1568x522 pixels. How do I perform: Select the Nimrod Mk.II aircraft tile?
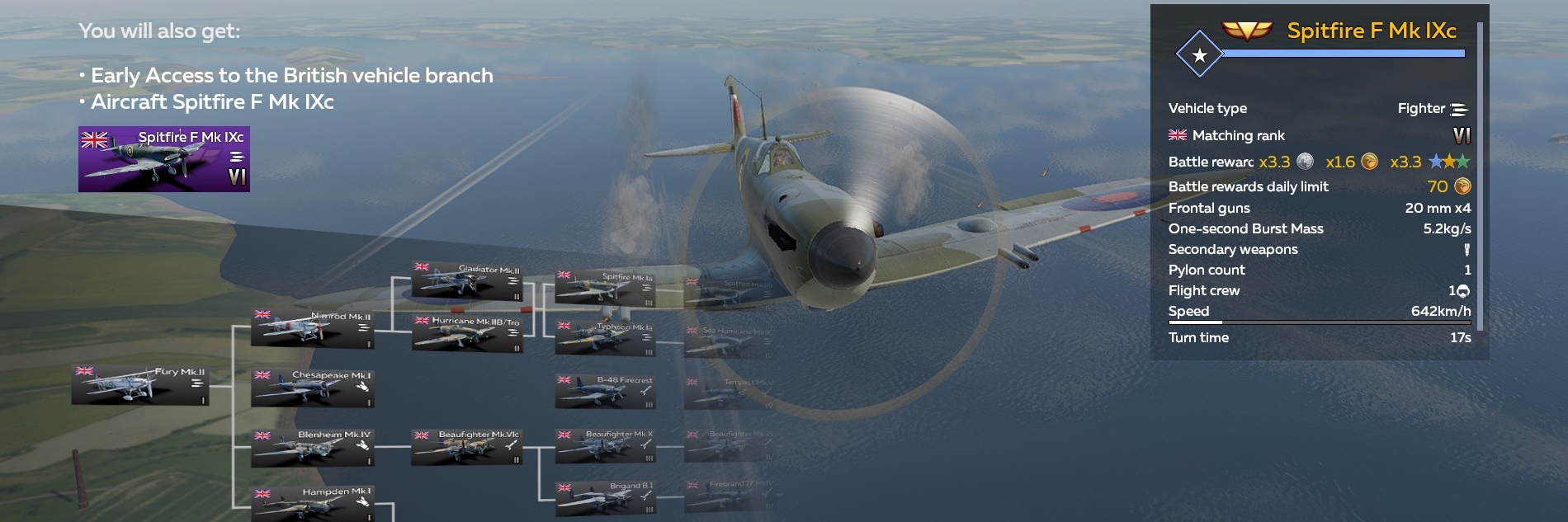(313, 328)
